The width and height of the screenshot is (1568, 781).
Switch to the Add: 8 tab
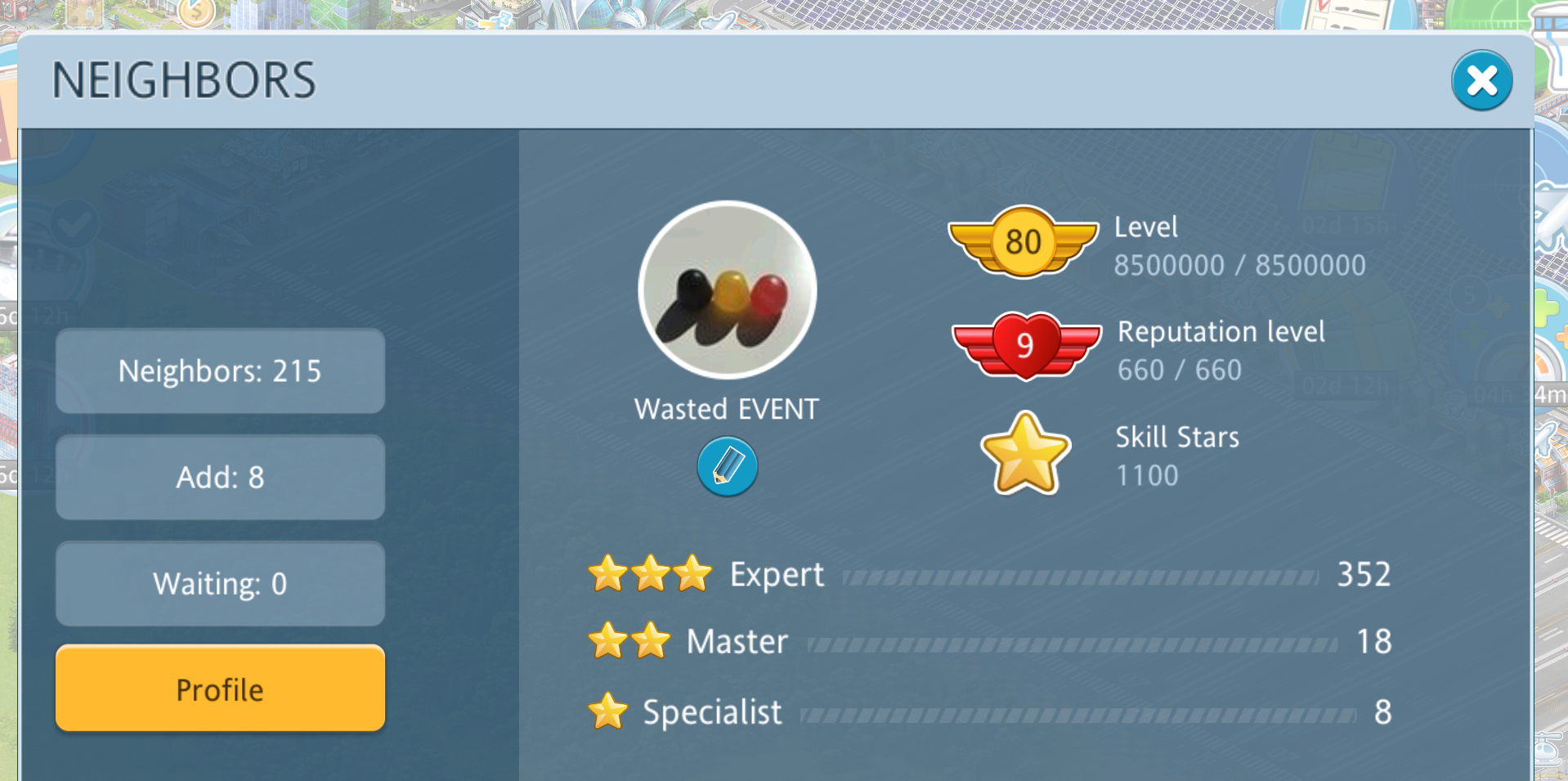tap(220, 478)
